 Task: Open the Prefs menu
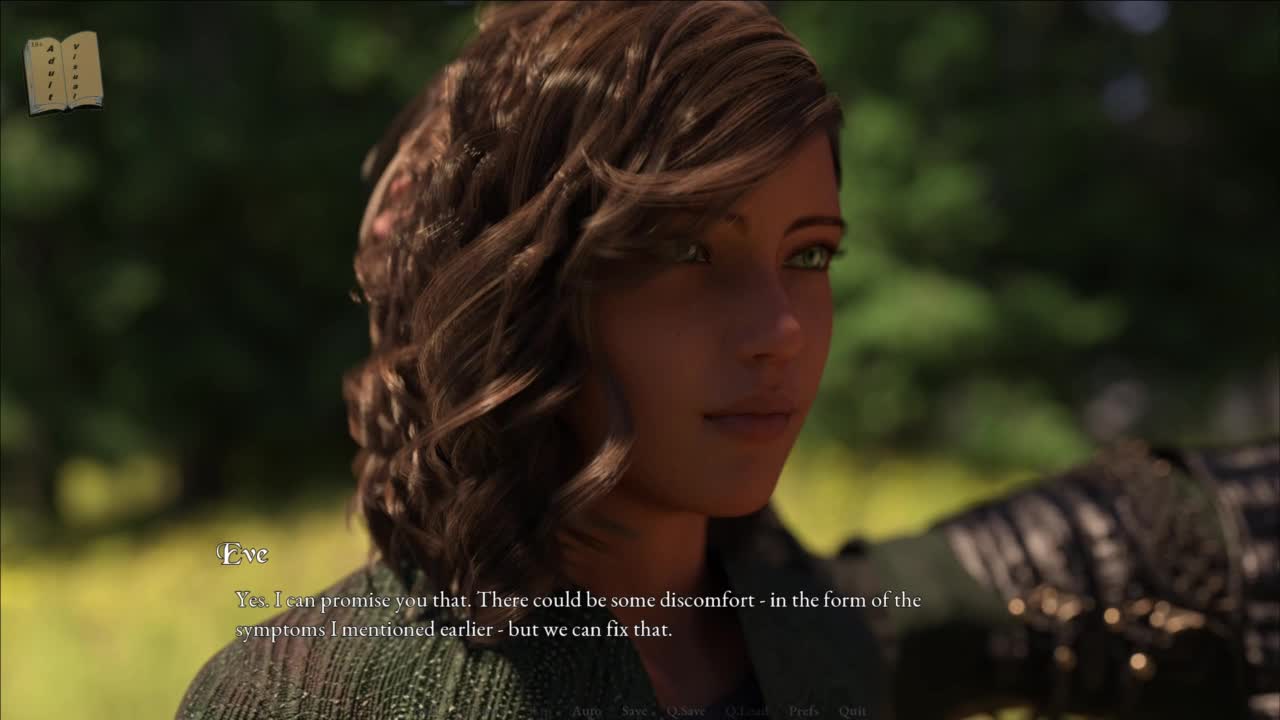pyautogui.click(x=803, y=711)
